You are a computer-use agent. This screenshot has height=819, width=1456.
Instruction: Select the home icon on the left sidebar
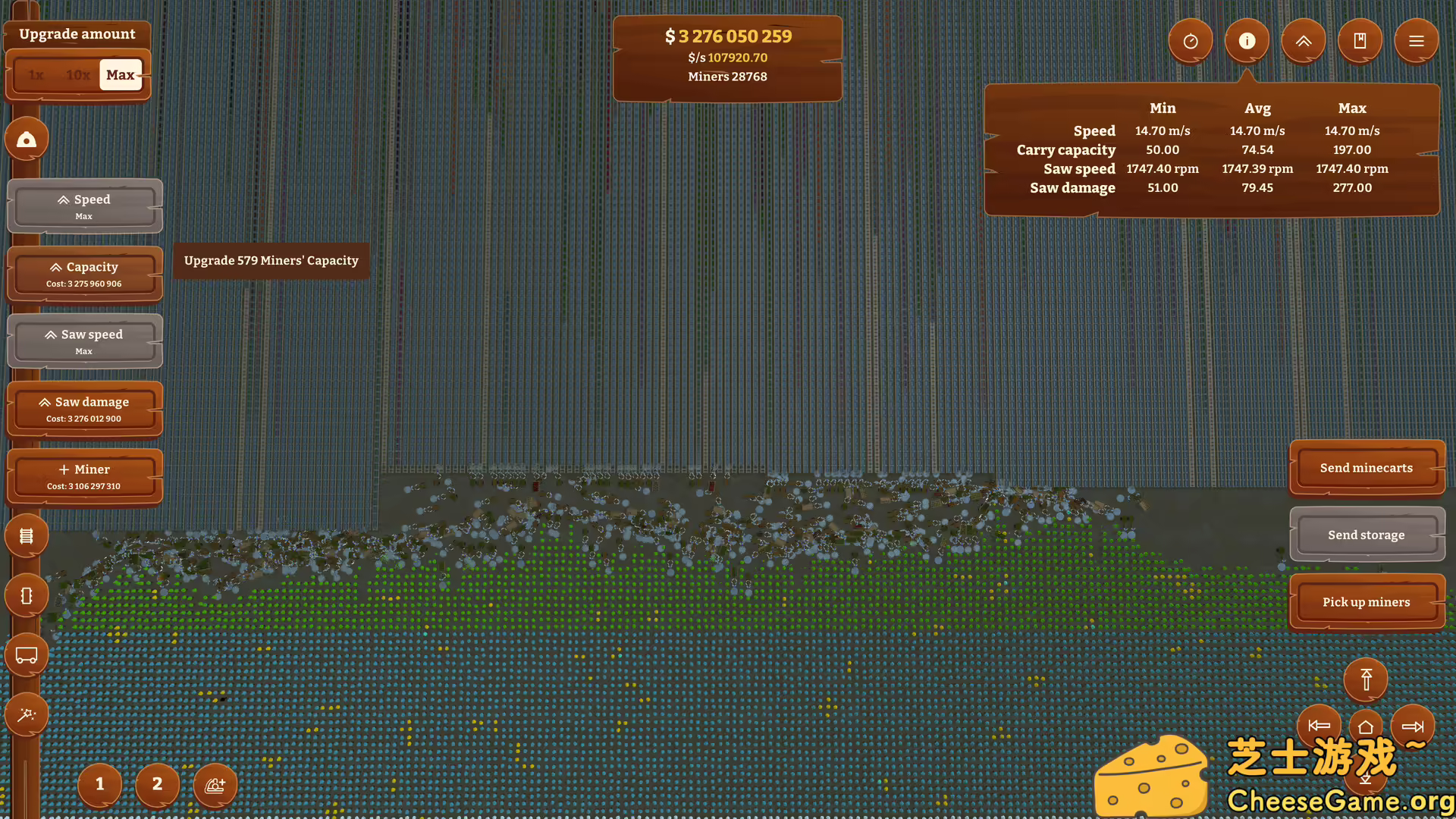pyautogui.click(x=27, y=139)
